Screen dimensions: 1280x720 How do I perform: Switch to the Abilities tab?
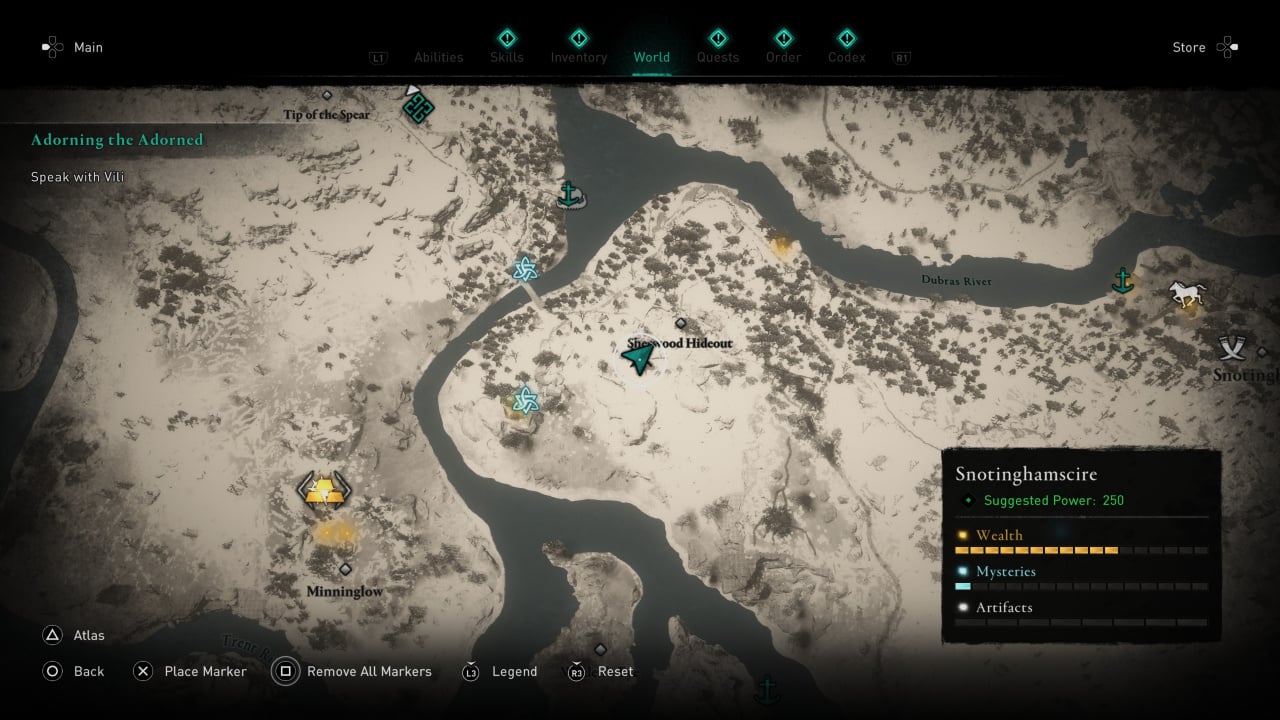pyautogui.click(x=439, y=57)
